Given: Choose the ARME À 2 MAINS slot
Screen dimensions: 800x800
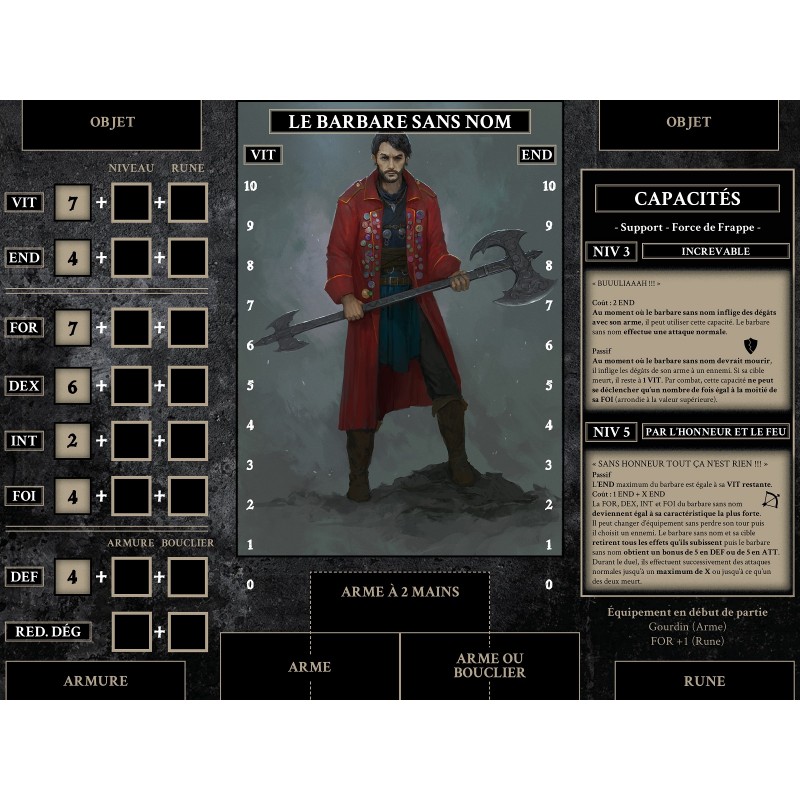Looking at the screenshot, I should coord(400,592).
